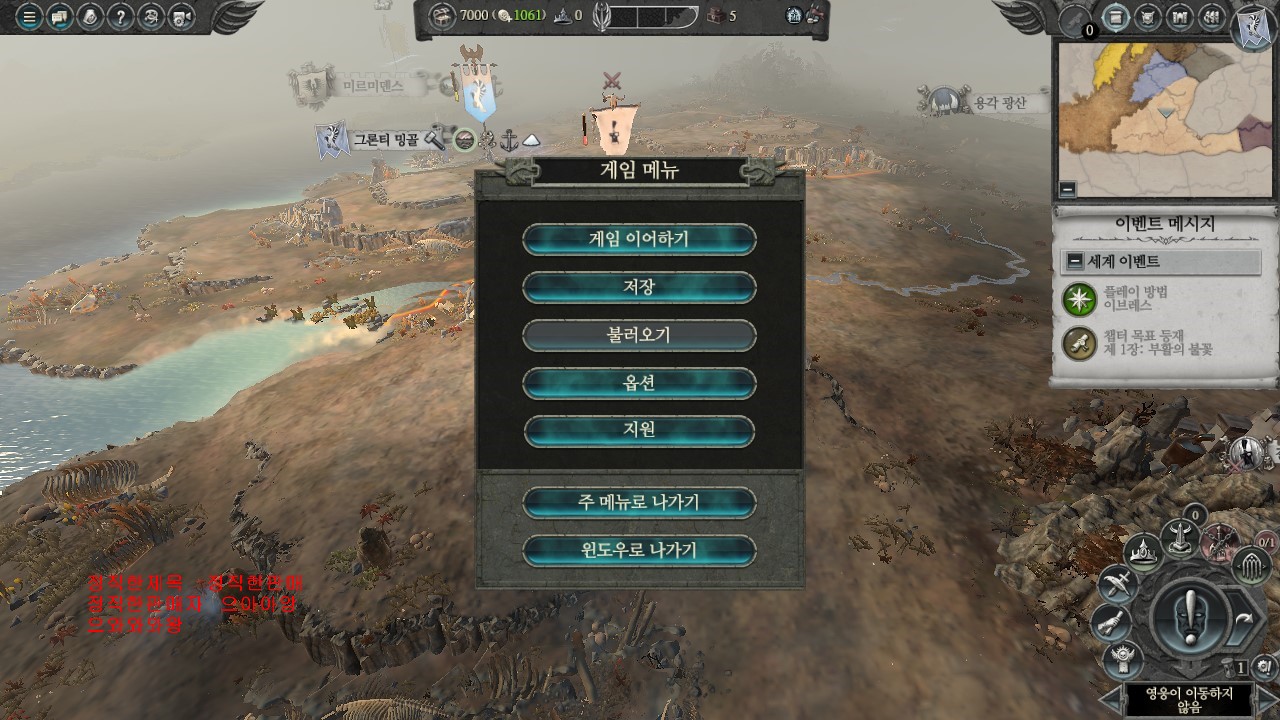The image size is (1280, 720).
Task: Open the crown faction summary button
Action: pos(1143,552)
